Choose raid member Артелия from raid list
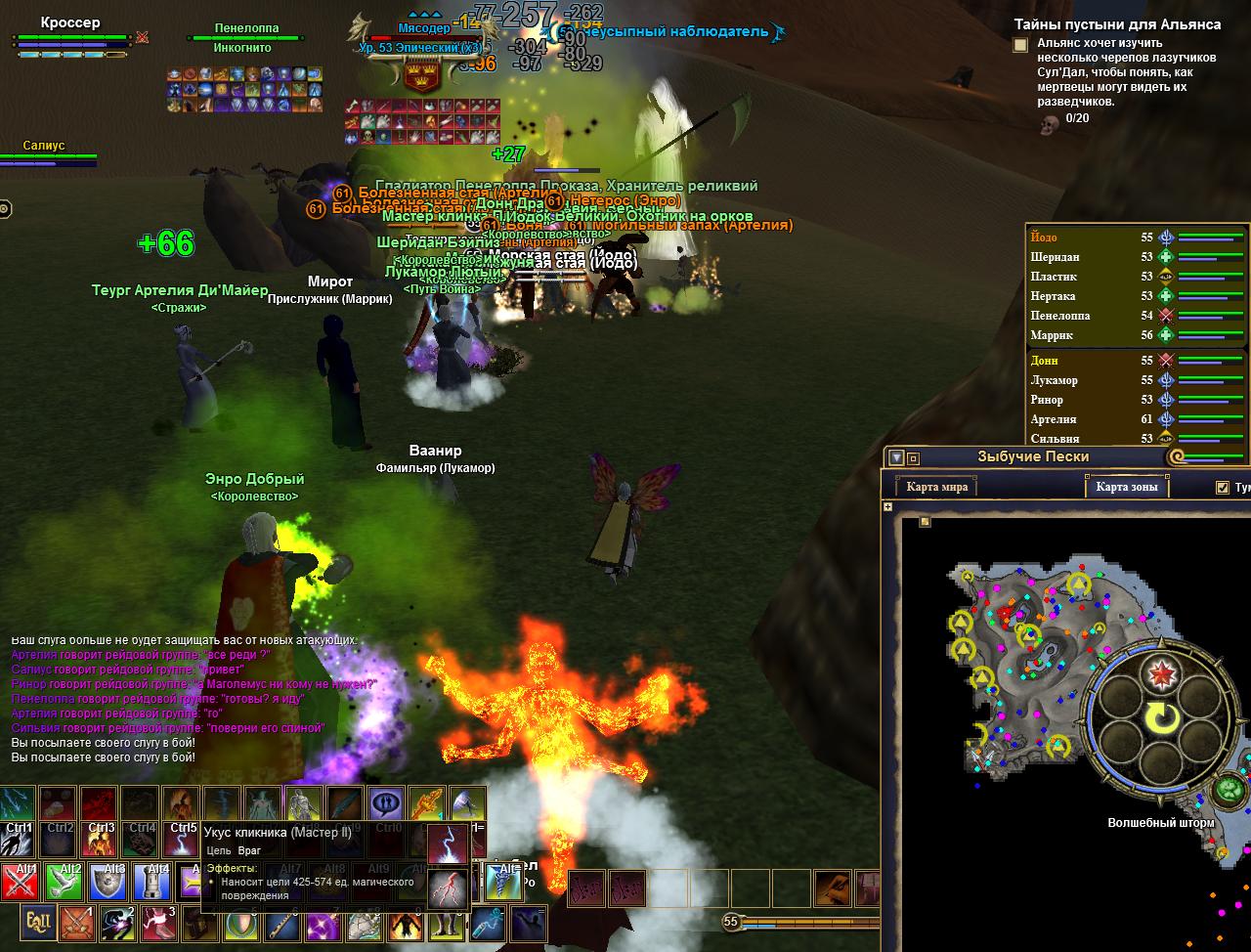 (1054, 419)
